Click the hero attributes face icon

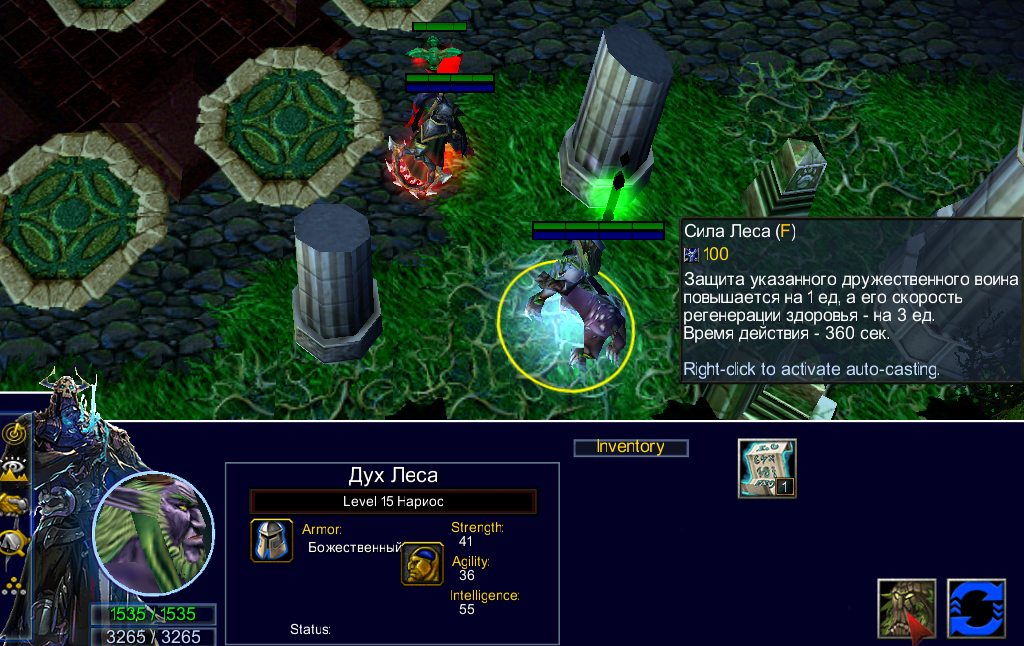(x=422, y=563)
